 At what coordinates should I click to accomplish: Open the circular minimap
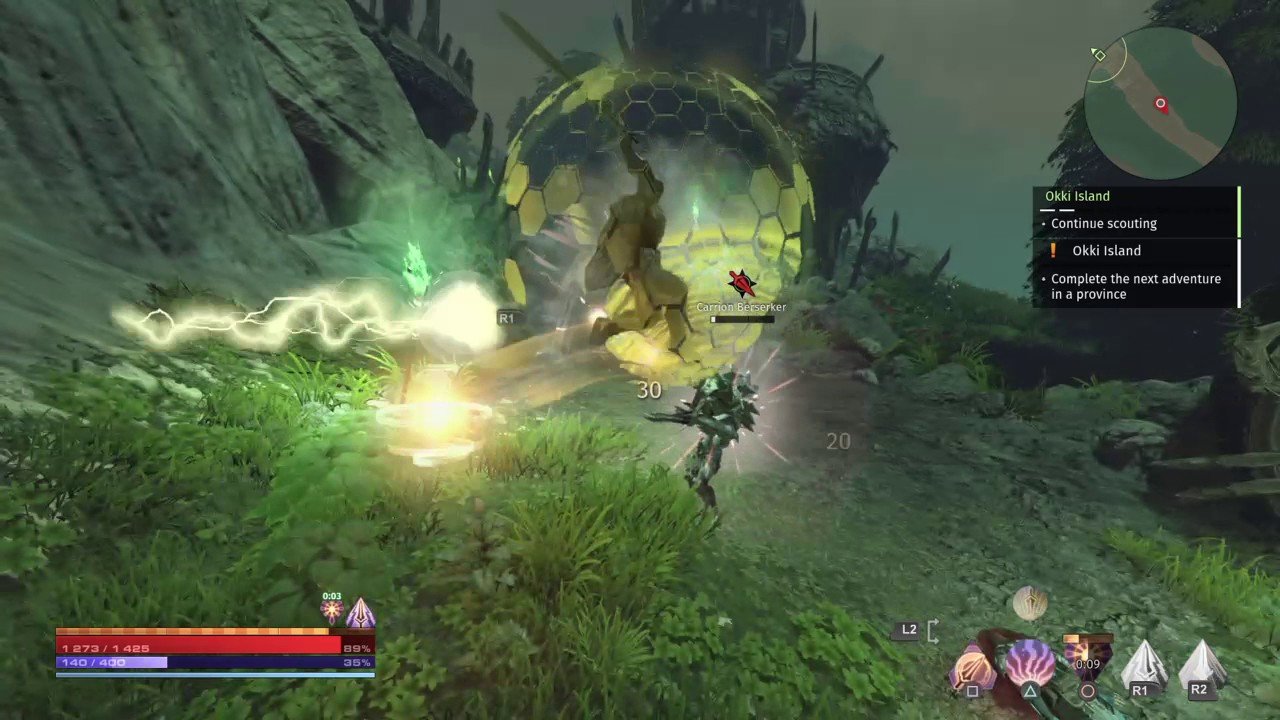1160,105
